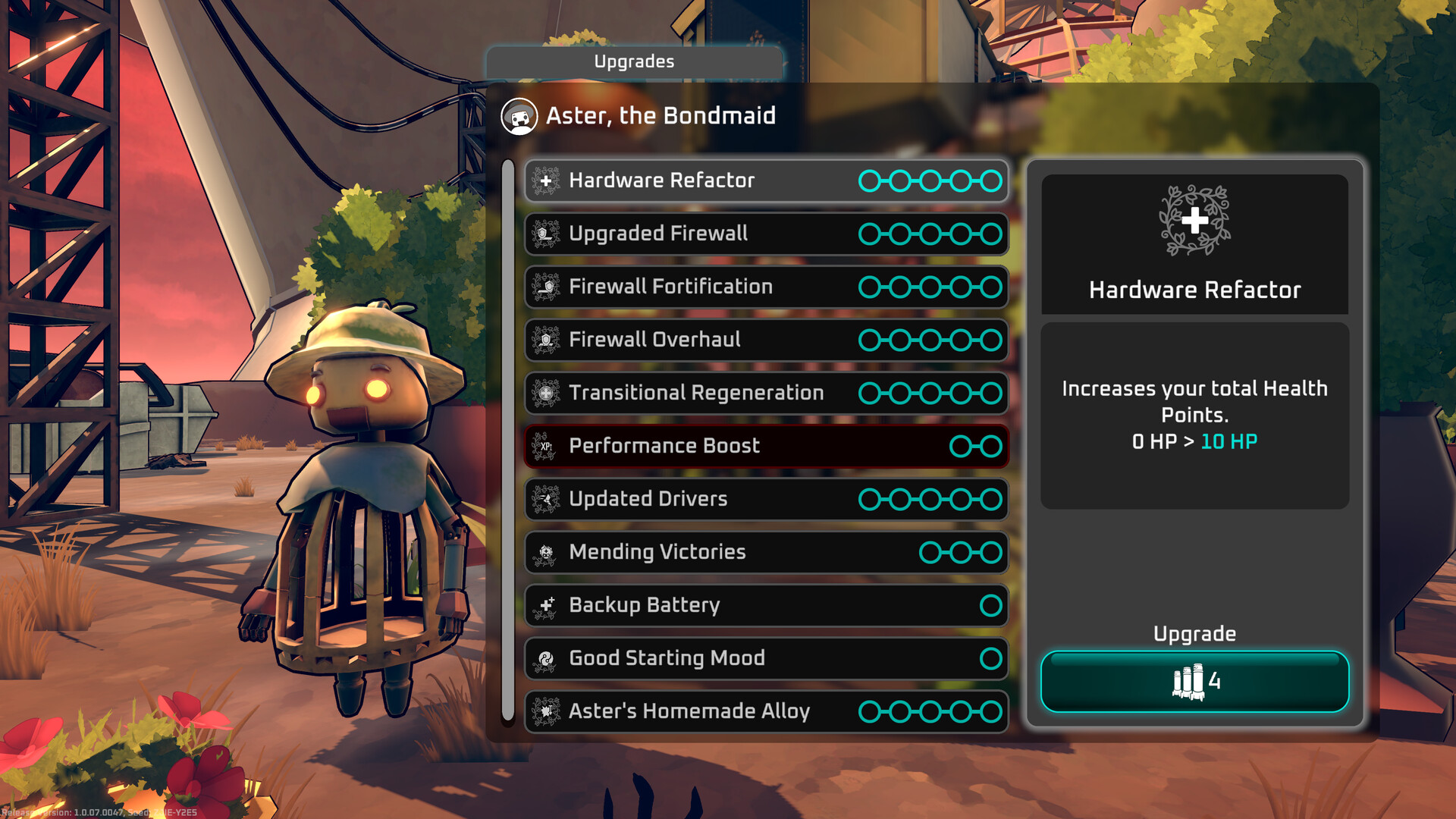
Task: Select the Firewall Overhaul upgrade
Action: click(766, 340)
